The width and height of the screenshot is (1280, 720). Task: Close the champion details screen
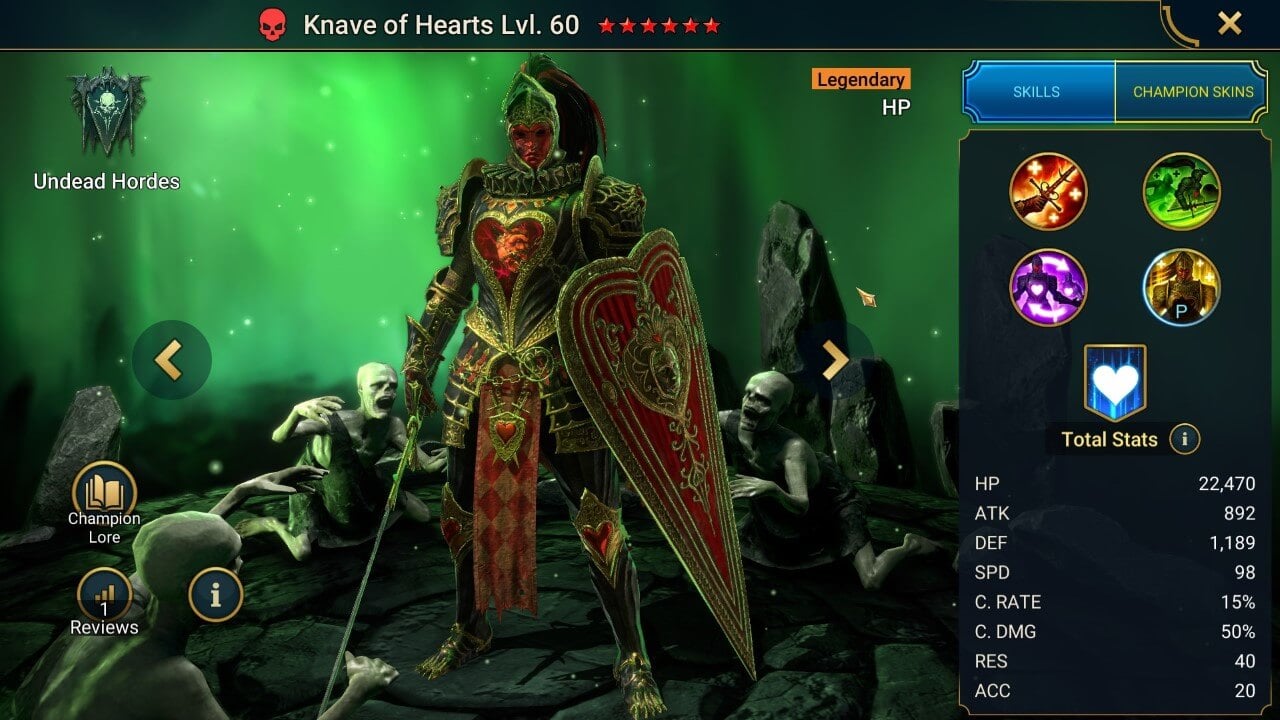pyautogui.click(x=1229, y=24)
